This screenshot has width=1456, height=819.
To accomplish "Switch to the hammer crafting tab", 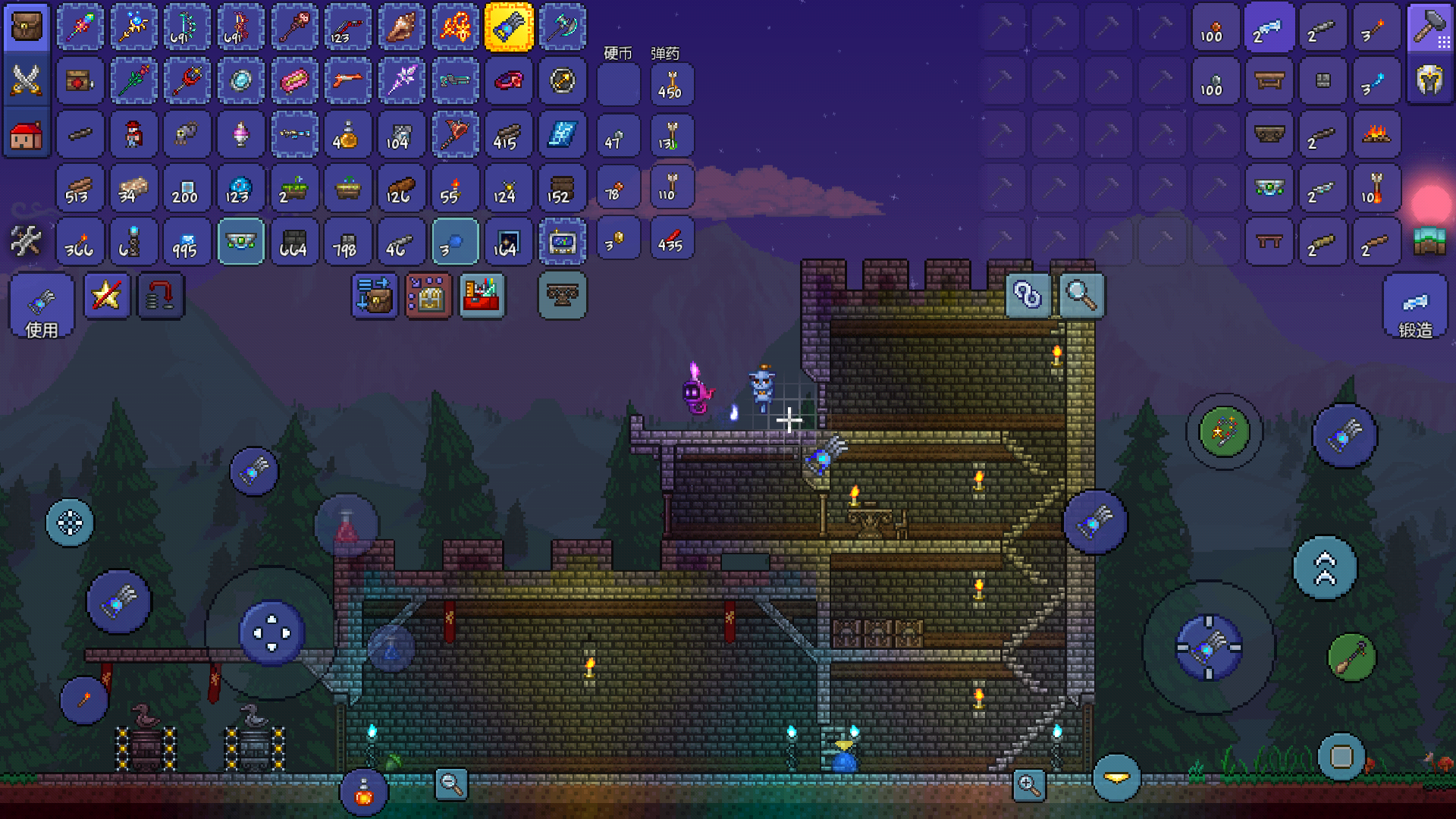I will (1429, 27).
